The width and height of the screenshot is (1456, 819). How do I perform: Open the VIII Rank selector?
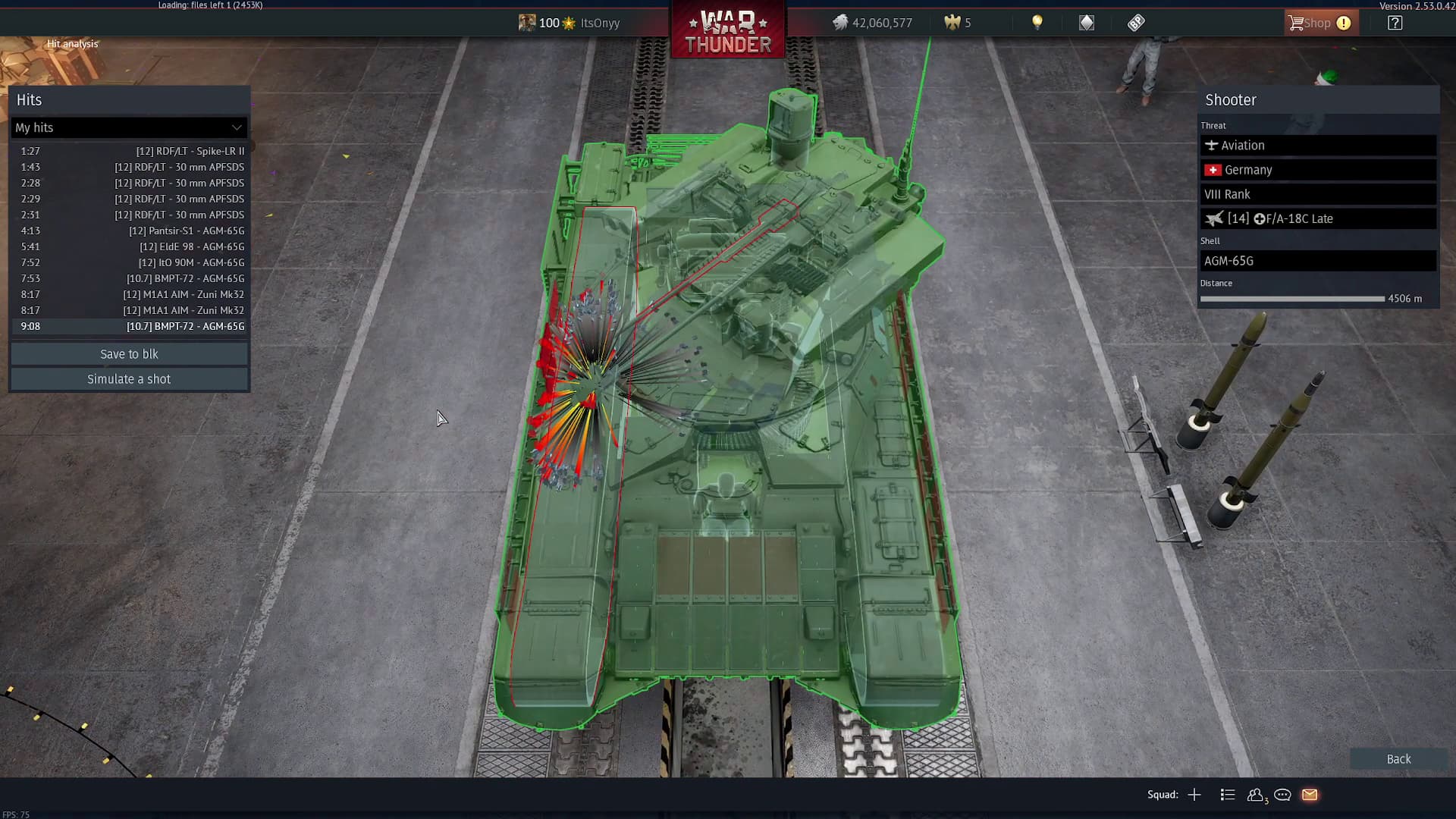pyautogui.click(x=1317, y=194)
